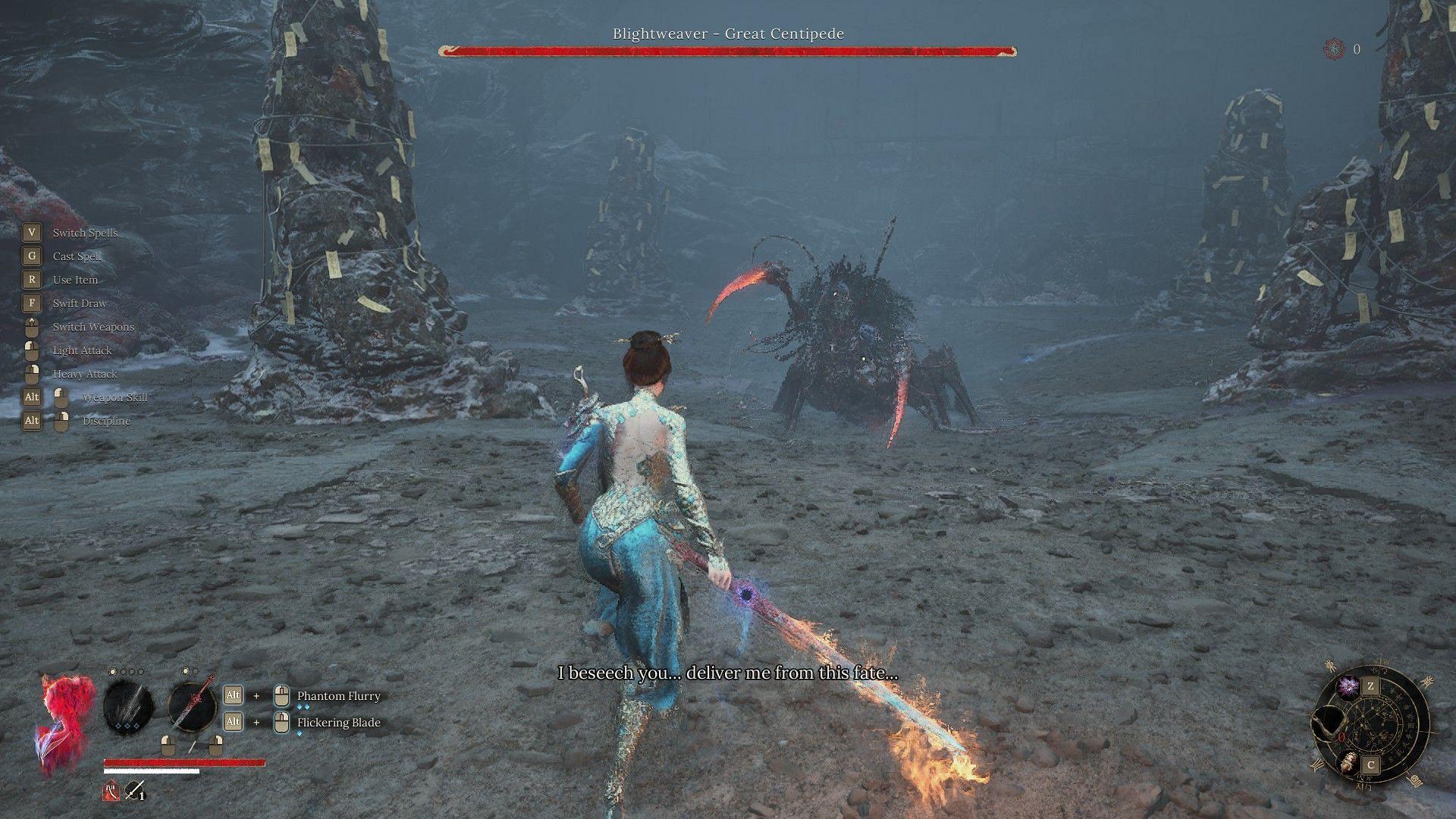Select the golden figurine item slot
This screenshot has width=1456, height=819.
click(1348, 762)
